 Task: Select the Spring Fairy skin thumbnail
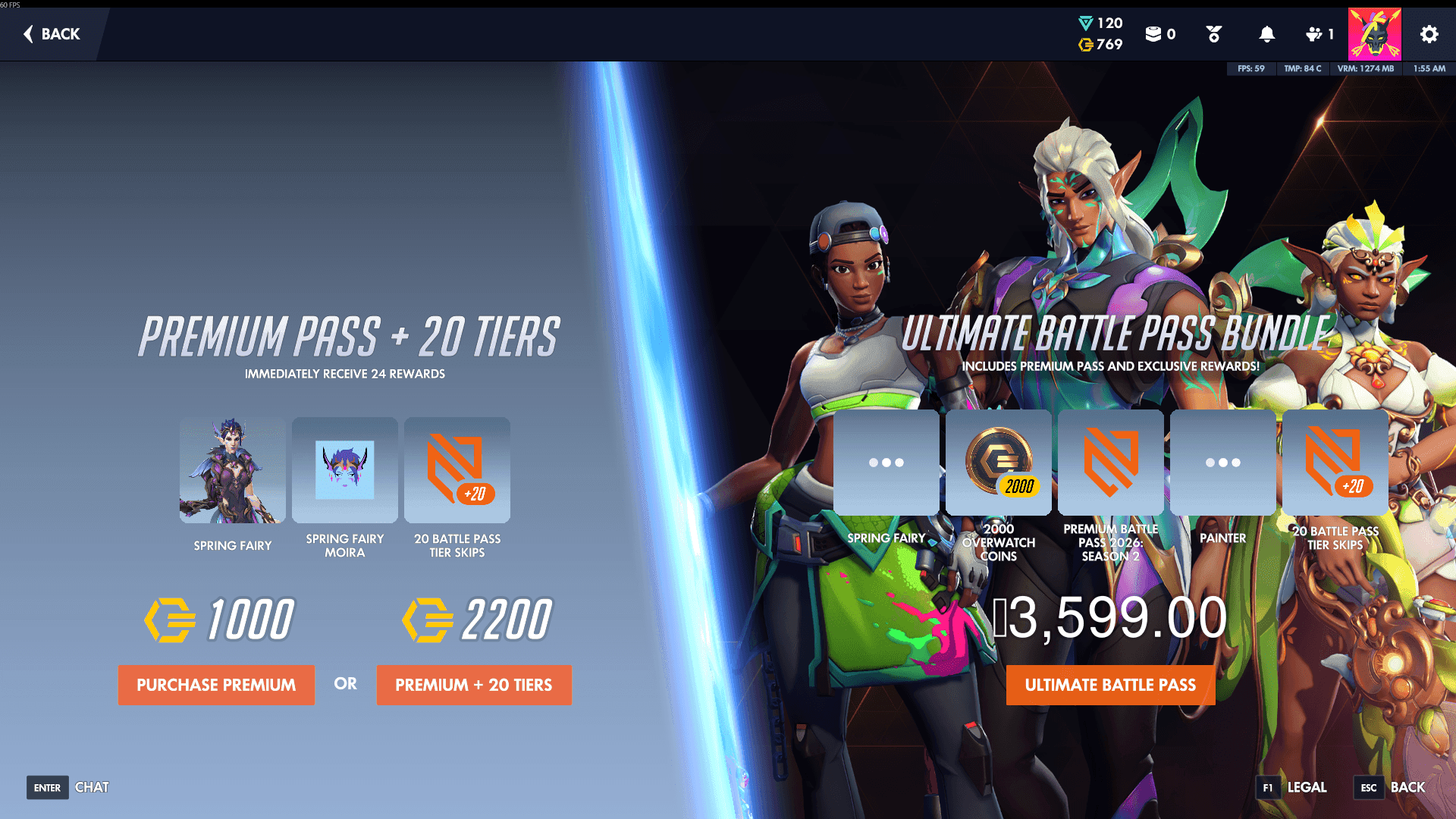(x=232, y=469)
